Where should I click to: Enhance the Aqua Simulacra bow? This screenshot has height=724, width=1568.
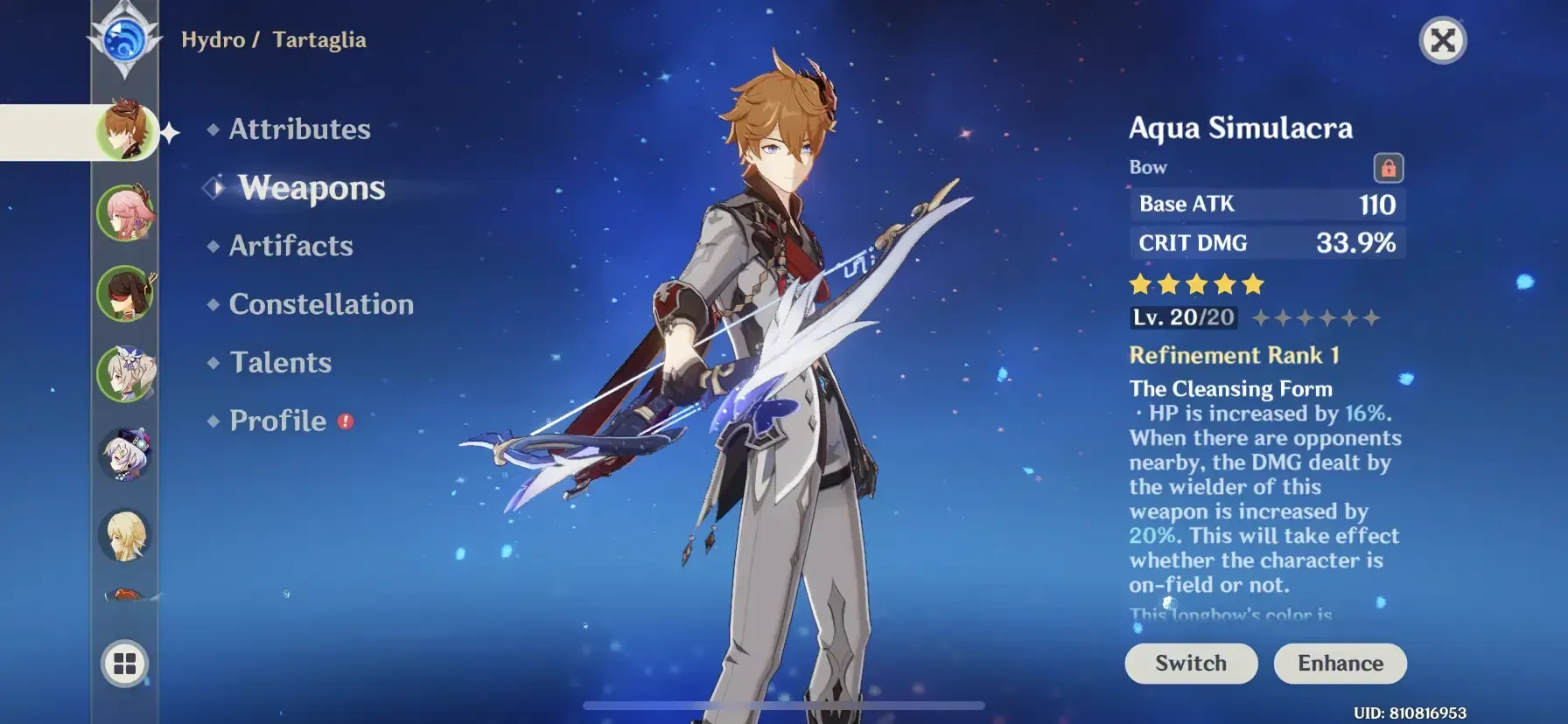click(1340, 664)
